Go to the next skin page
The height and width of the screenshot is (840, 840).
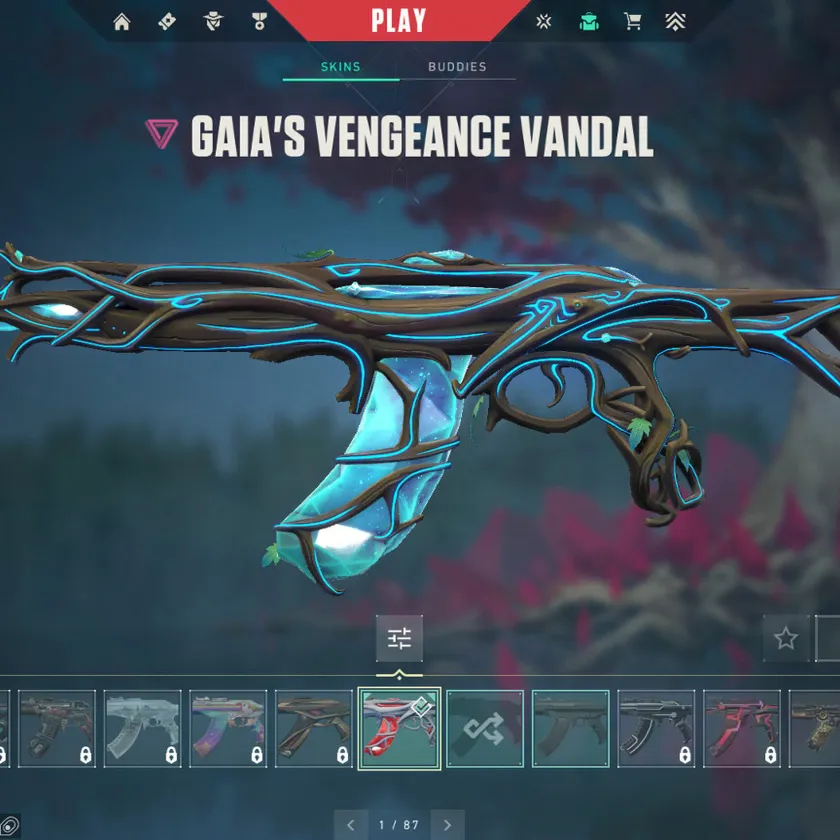(447, 825)
